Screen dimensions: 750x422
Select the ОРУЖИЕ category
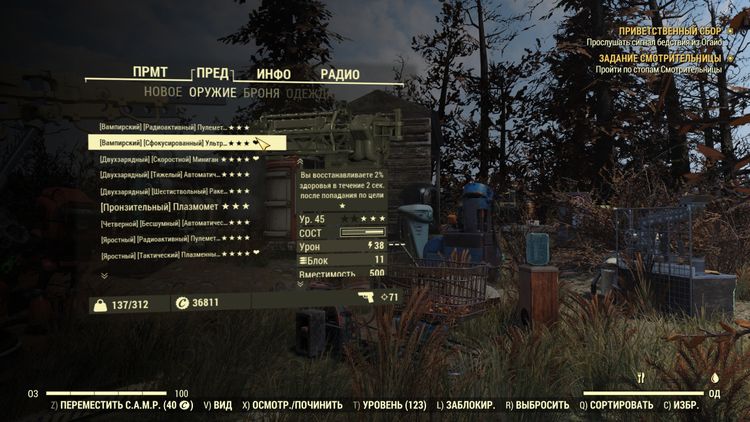213,93
